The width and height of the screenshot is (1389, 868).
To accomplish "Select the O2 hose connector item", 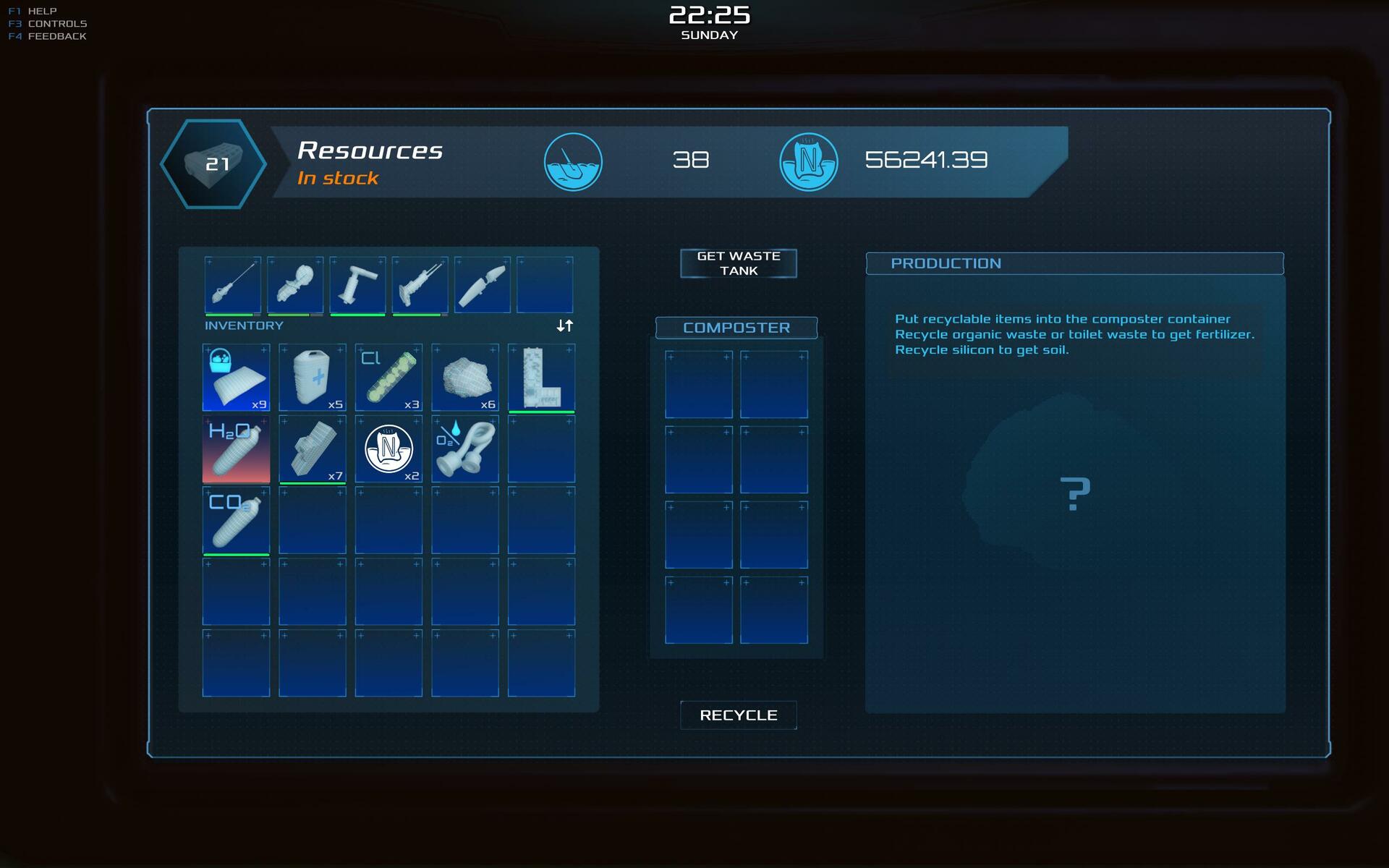I will (465, 449).
